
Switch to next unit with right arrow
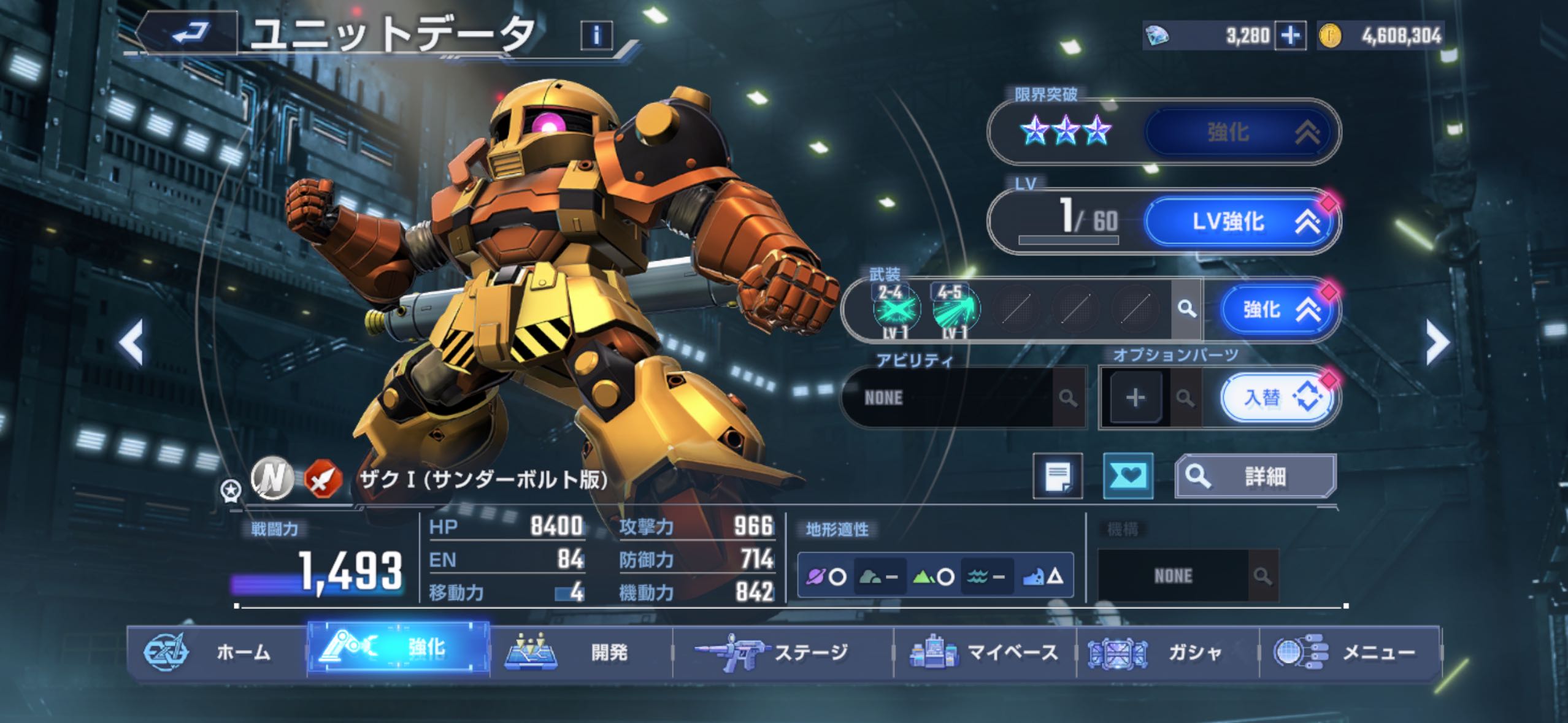coord(1437,342)
